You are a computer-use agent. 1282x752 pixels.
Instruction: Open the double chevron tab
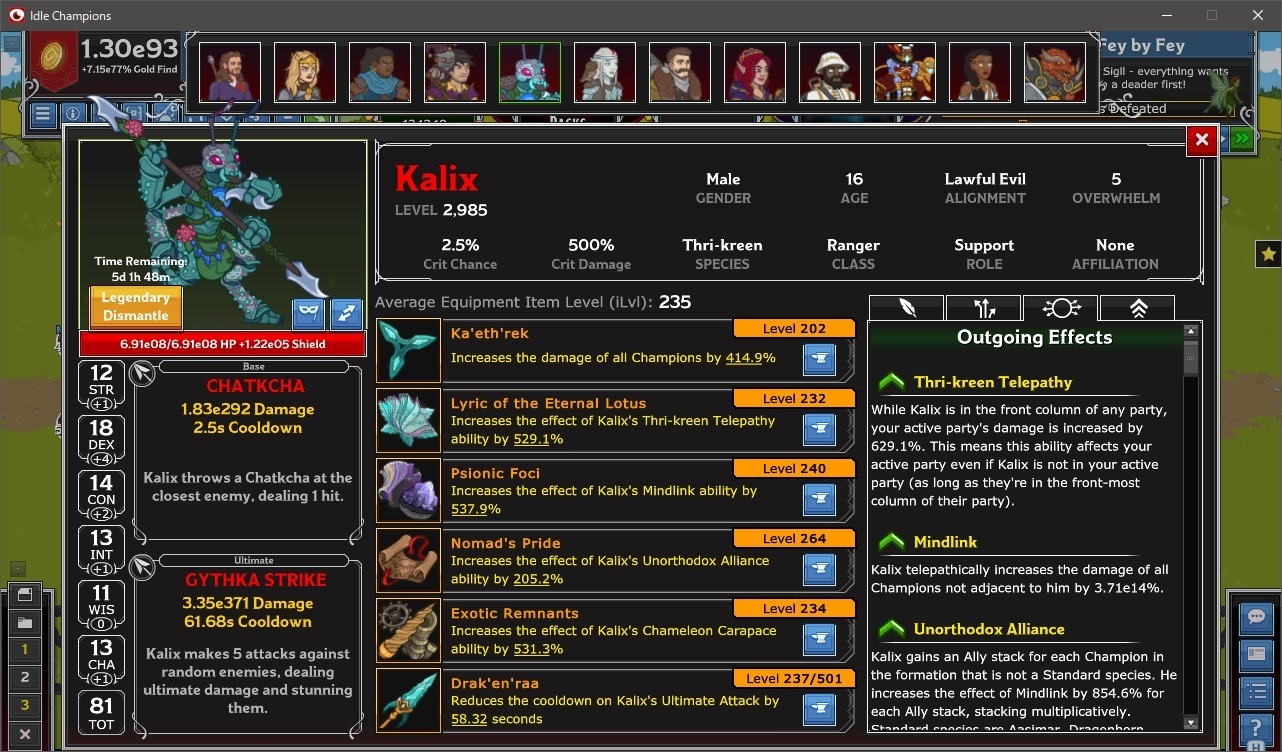(1138, 308)
